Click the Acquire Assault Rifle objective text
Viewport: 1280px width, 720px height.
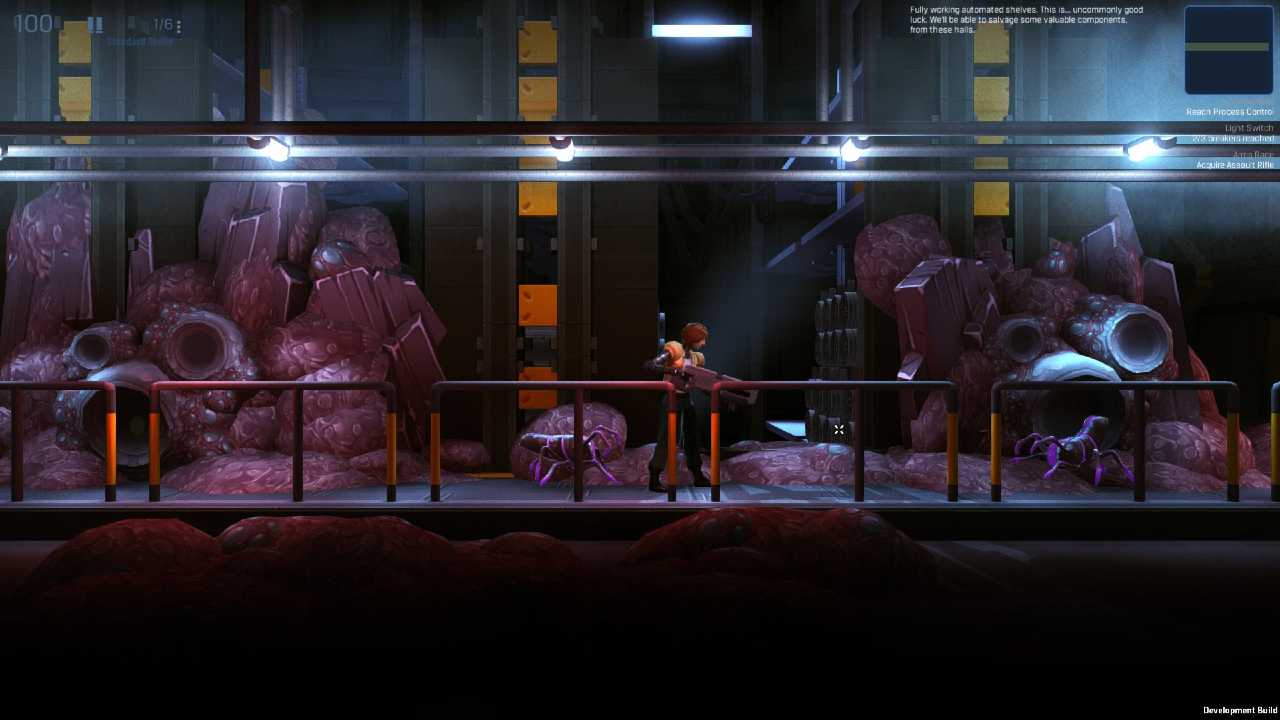tap(1232, 163)
